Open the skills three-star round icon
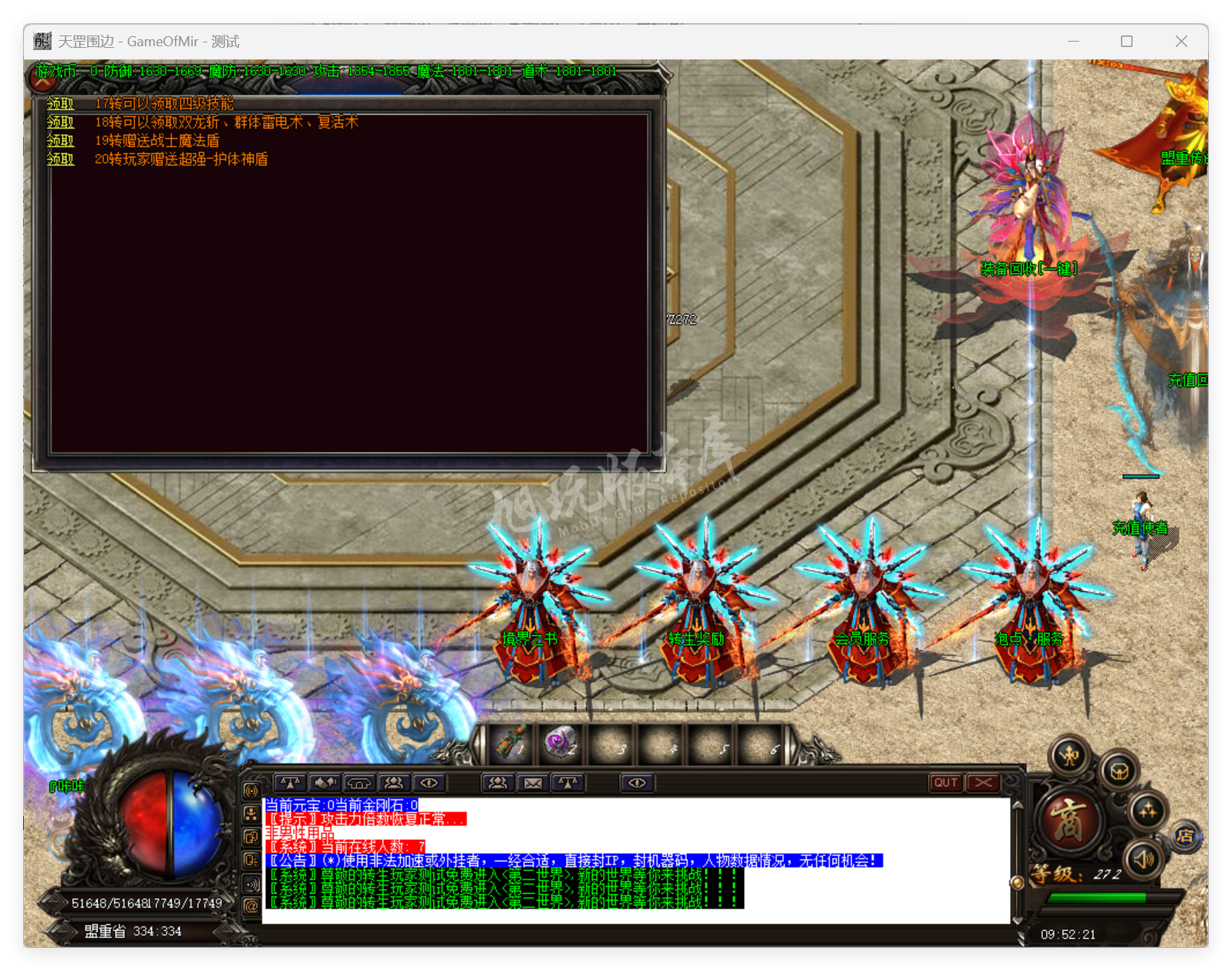The height and width of the screenshot is (971, 1232). click(1147, 810)
